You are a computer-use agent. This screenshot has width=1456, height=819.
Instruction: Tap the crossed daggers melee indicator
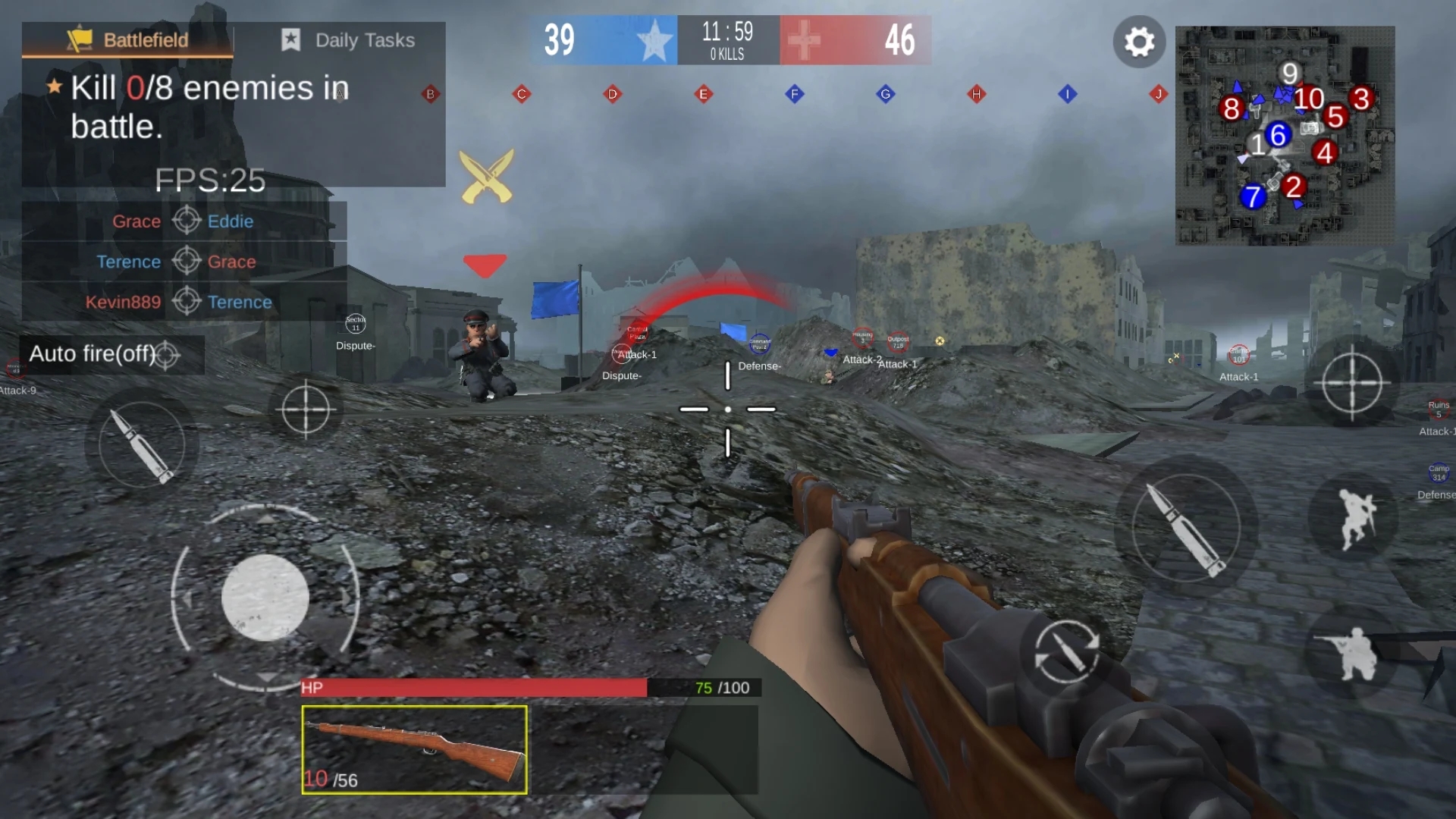coord(485,176)
